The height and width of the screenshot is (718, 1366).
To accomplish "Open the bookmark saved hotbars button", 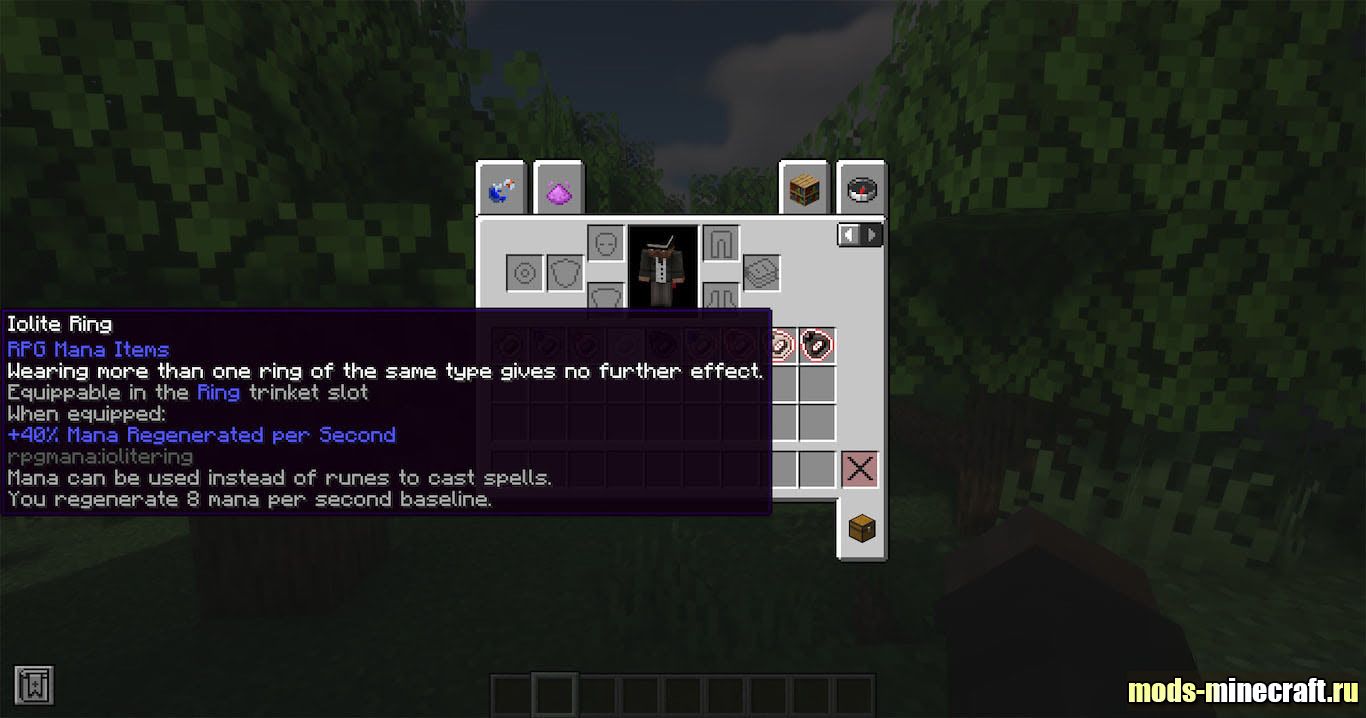I will [34, 686].
